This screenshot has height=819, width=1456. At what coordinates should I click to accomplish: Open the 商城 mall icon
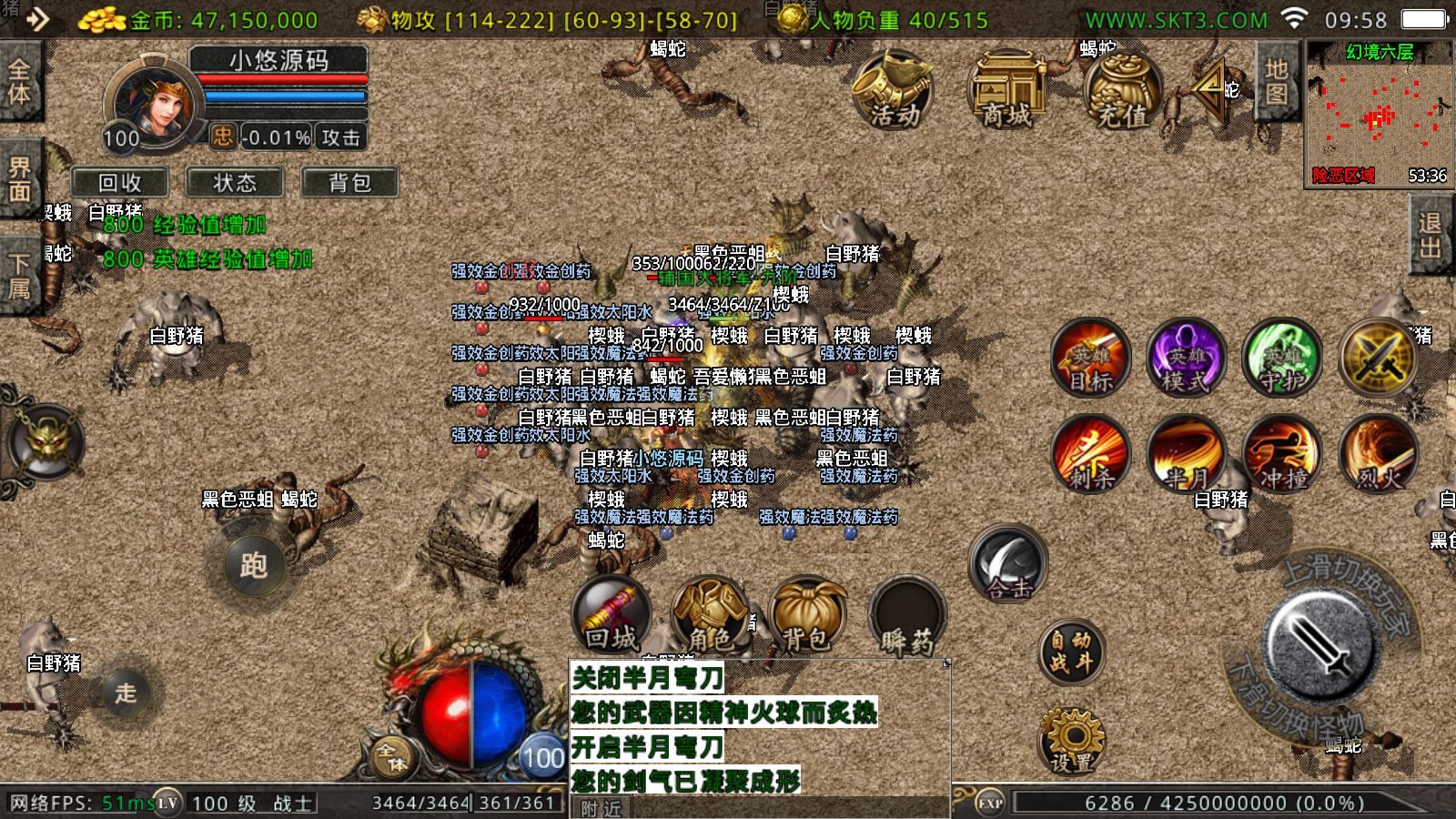pos(1006,91)
